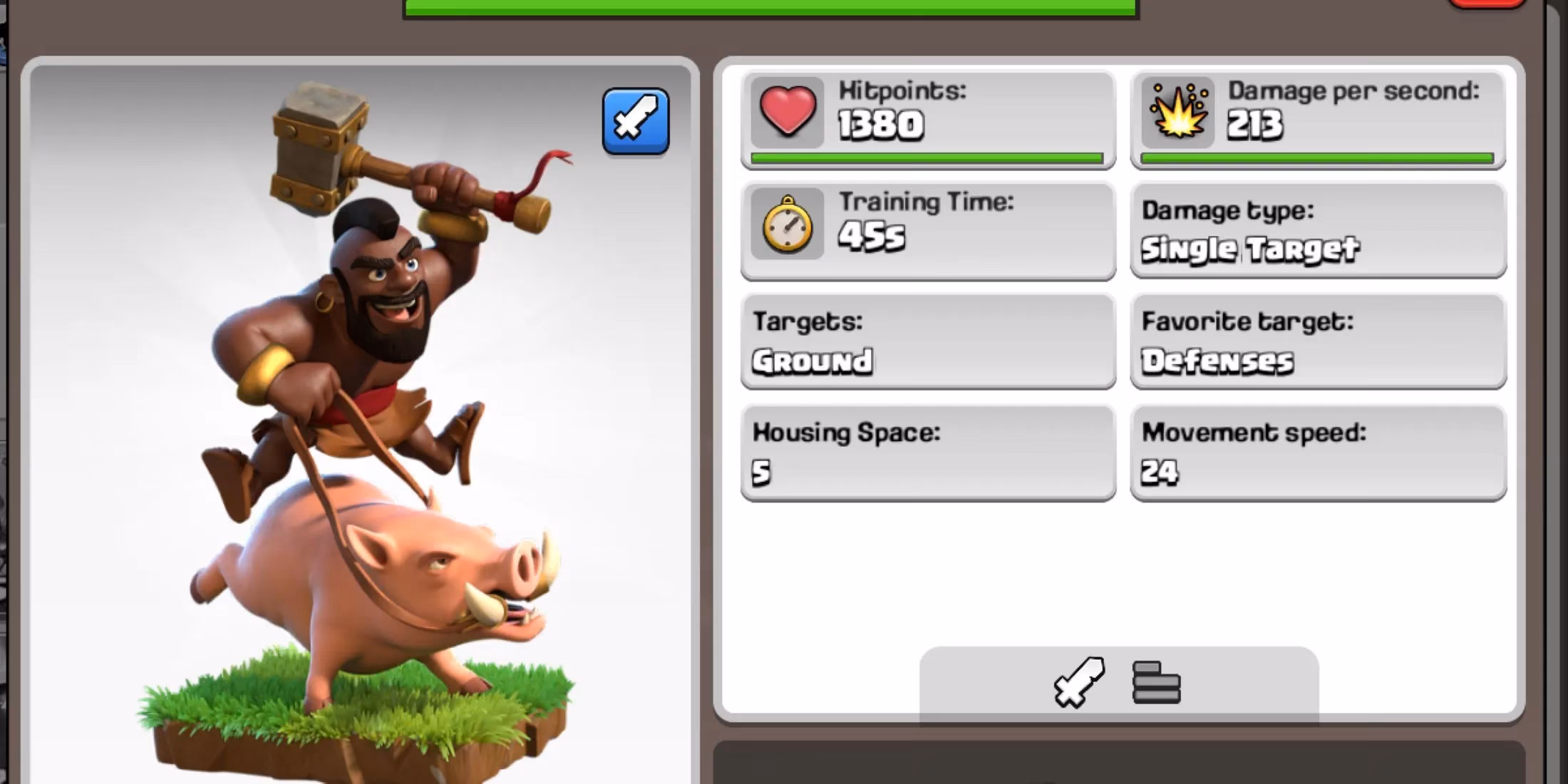The image size is (1568, 784).
Task: Click the green bar at top of screen
Action: click(x=768, y=7)
